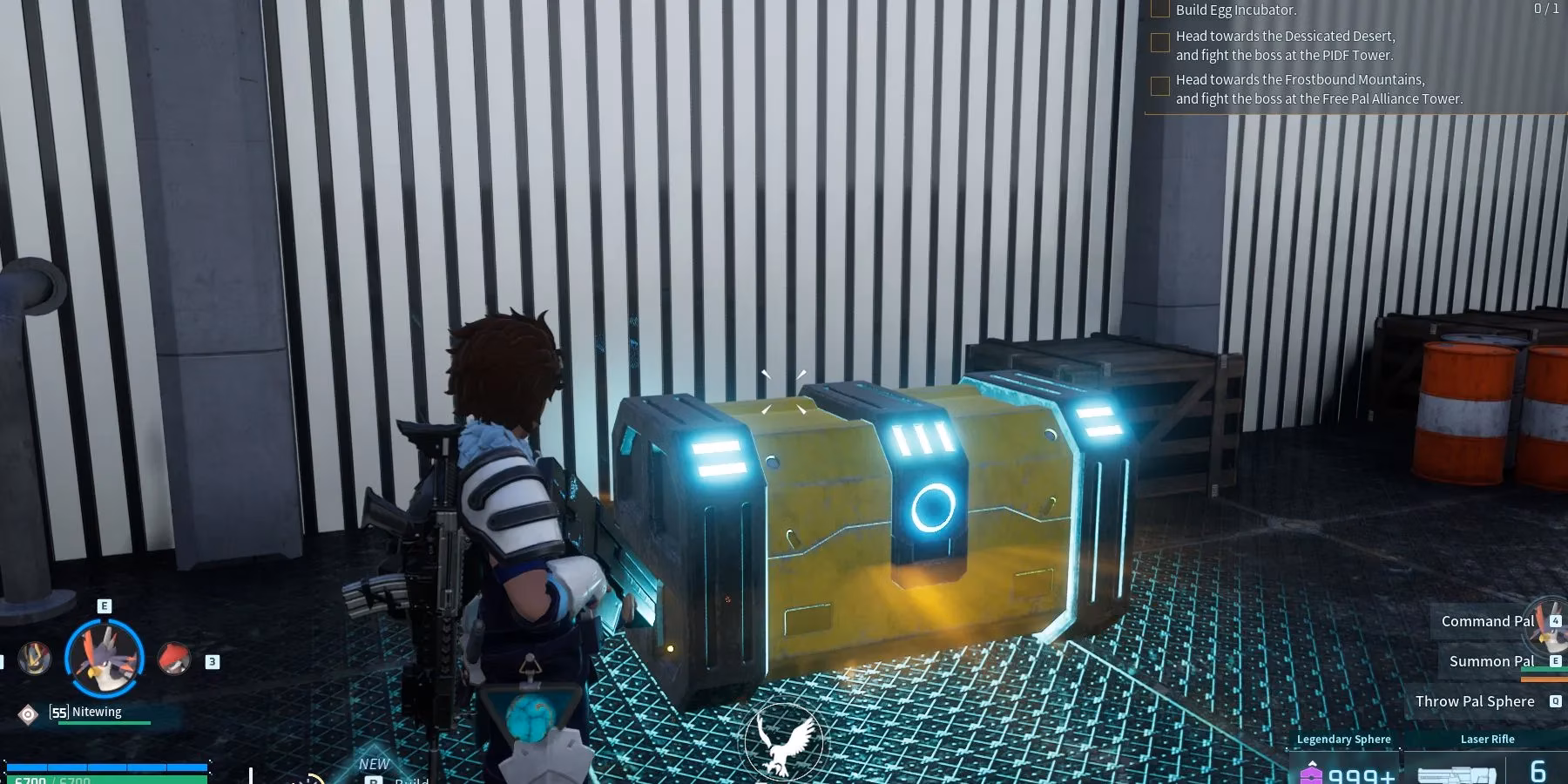This screenshot has height=784, width=1568.
Task: Click the white eagle emblem
Action: pyautogui.click(x=784, y=741)
